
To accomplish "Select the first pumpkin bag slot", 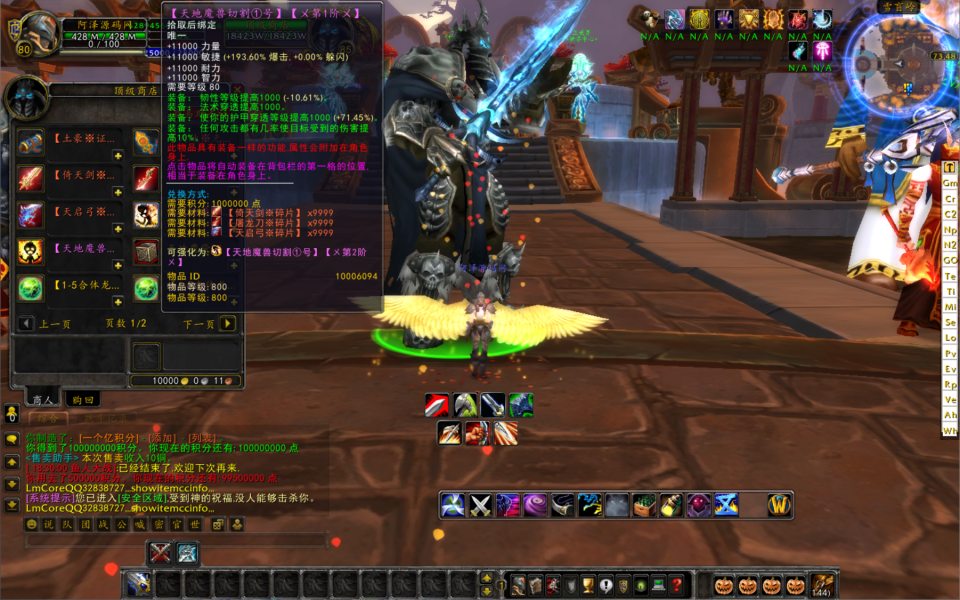I will click(x=722, y=585).
